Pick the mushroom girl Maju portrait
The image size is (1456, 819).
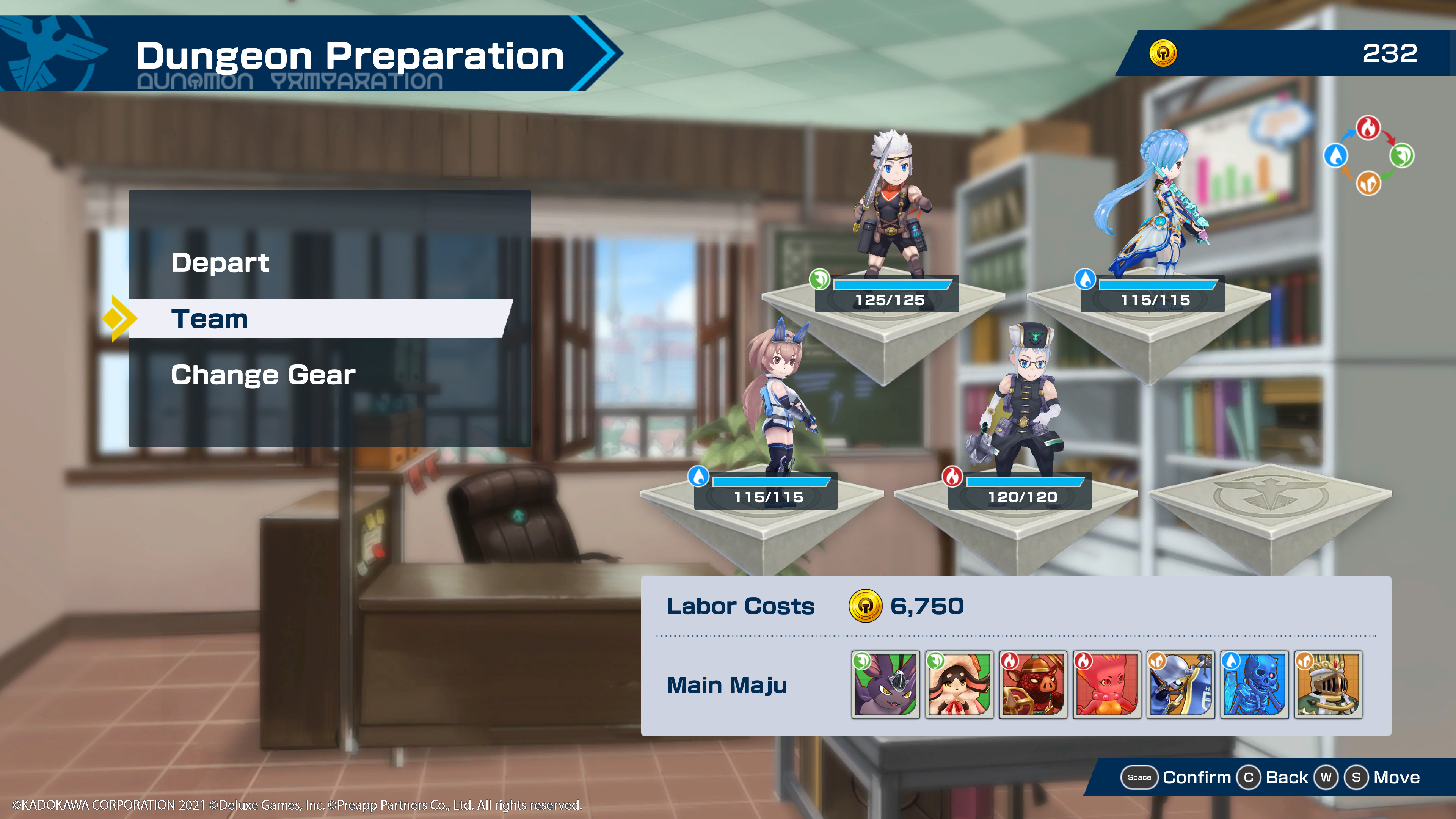click(x=959, y=684)
